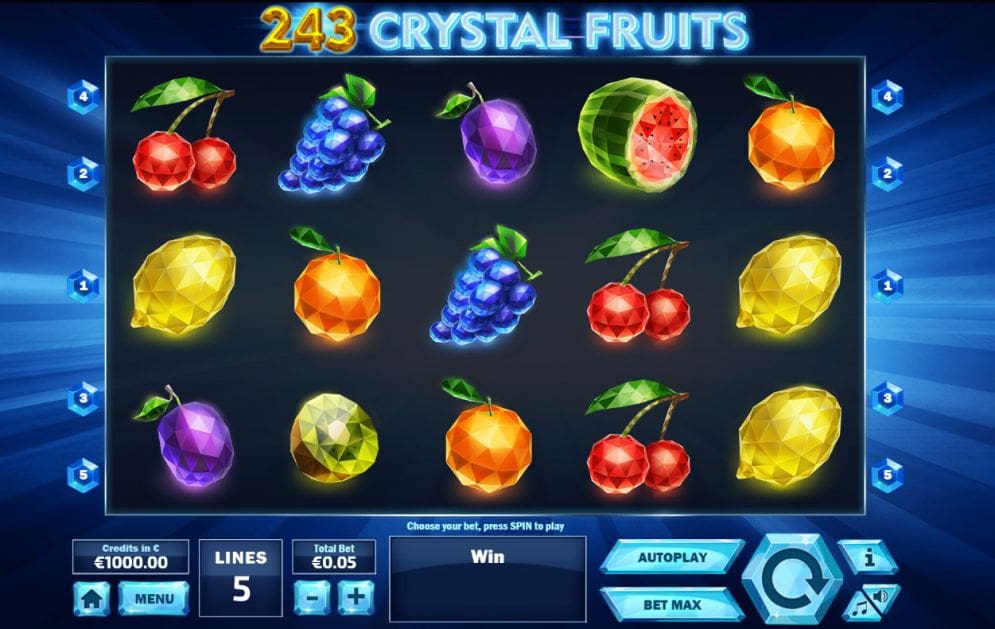Go to the home screen via house icon
This screenshot has width=995, height=629.
click(x=91, y=598)
